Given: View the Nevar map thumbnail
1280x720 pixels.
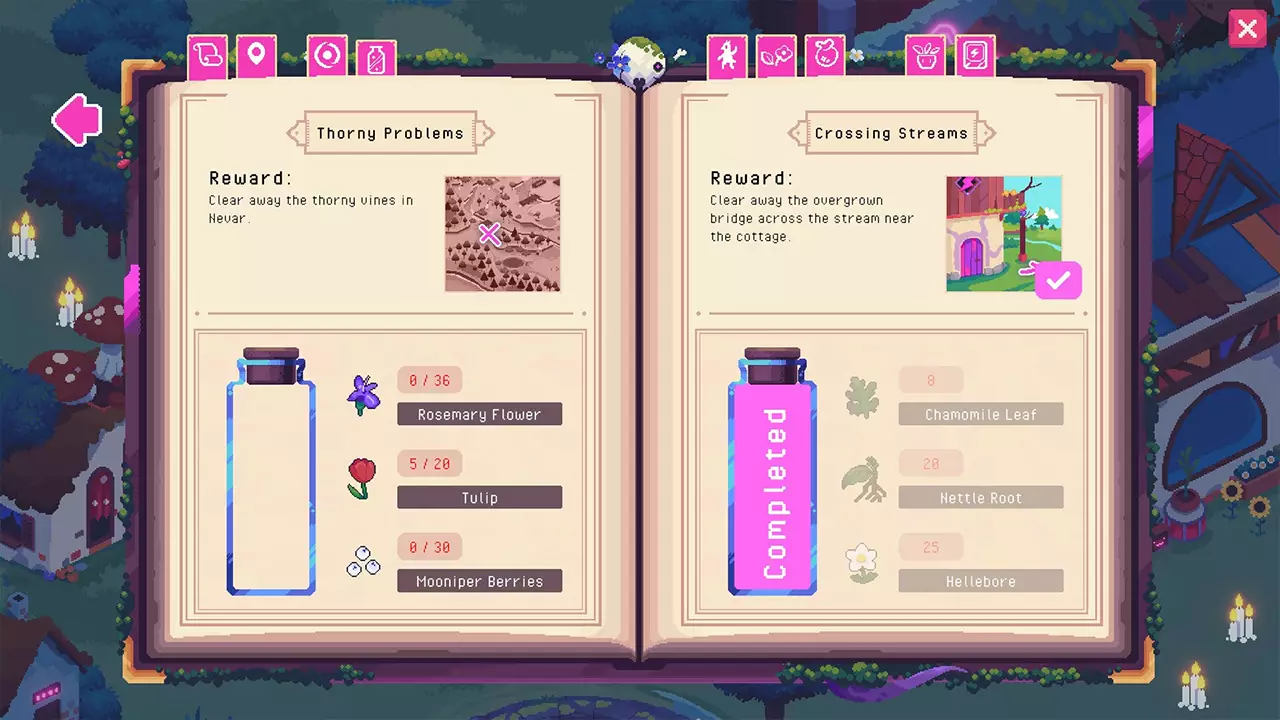Looking at the screenshot, I should click(x=502, y=234).
